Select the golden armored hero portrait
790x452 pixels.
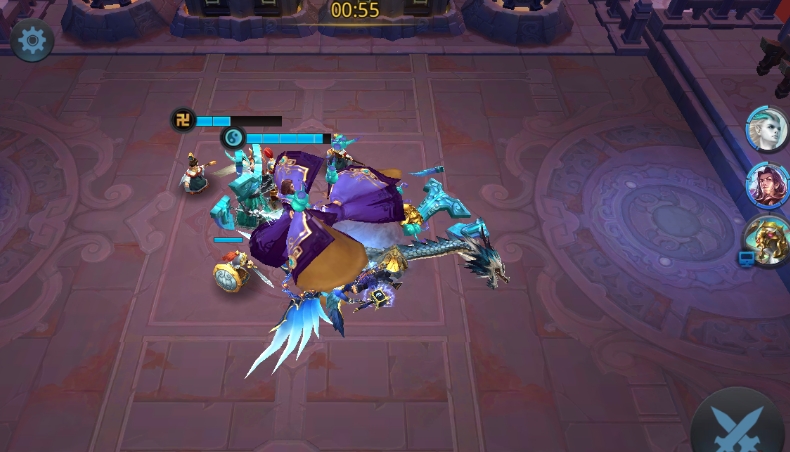coord(767,241)
